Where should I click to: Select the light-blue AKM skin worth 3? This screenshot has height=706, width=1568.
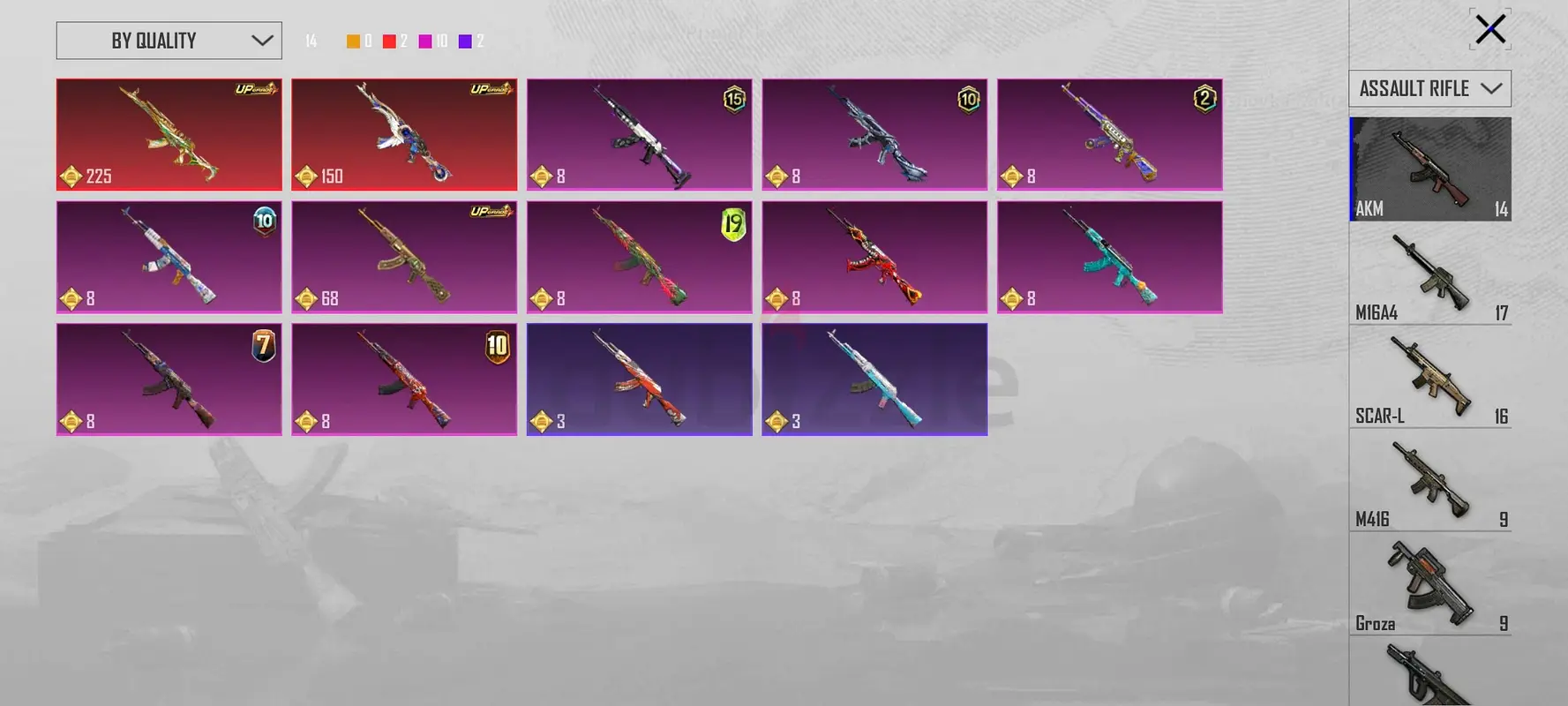click(x=874, y=379)
